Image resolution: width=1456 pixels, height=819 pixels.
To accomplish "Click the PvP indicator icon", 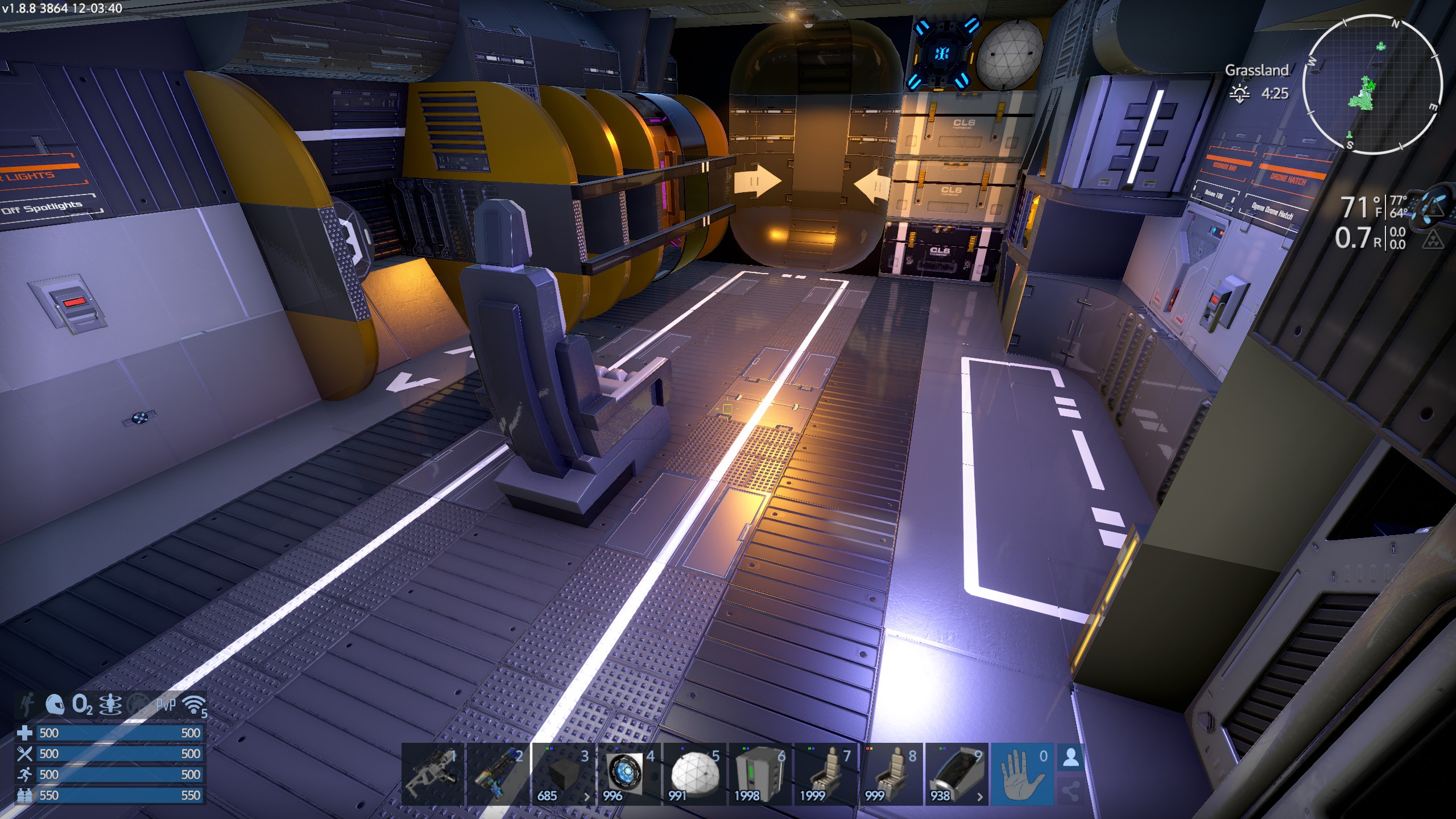I will point(166,705).
